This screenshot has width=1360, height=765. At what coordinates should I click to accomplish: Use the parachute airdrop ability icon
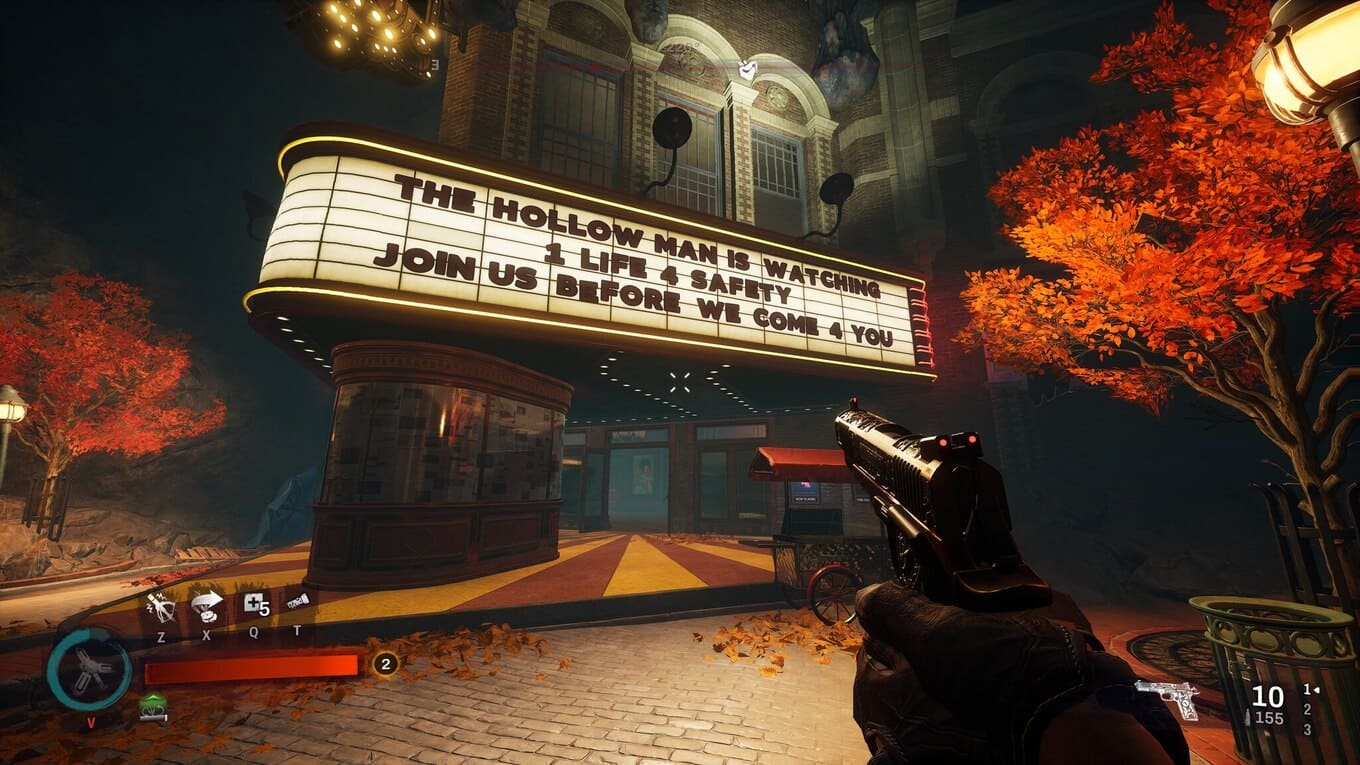[207, 605]
